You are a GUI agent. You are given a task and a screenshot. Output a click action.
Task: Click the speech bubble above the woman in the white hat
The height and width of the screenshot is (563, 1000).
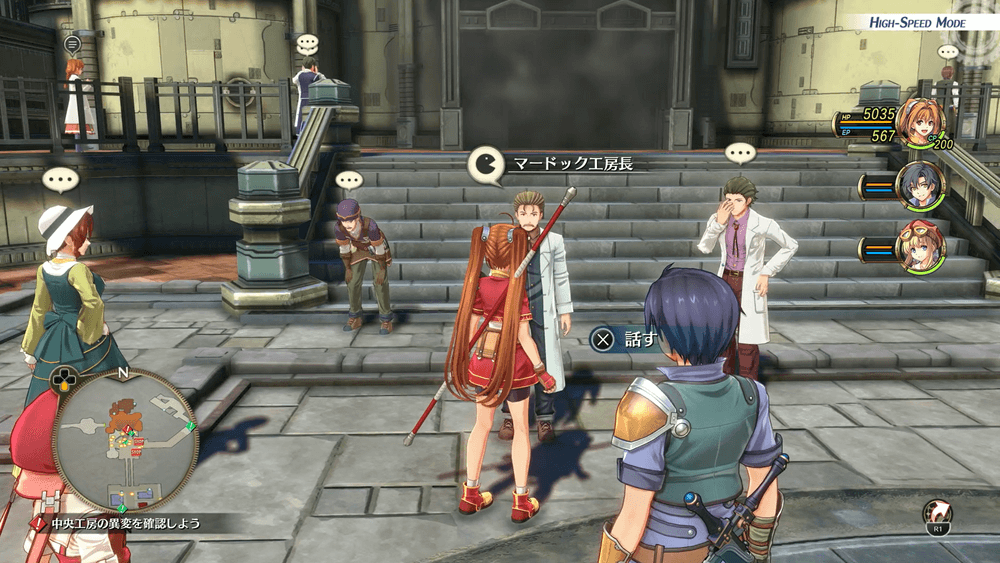click(x=60, y=181)
